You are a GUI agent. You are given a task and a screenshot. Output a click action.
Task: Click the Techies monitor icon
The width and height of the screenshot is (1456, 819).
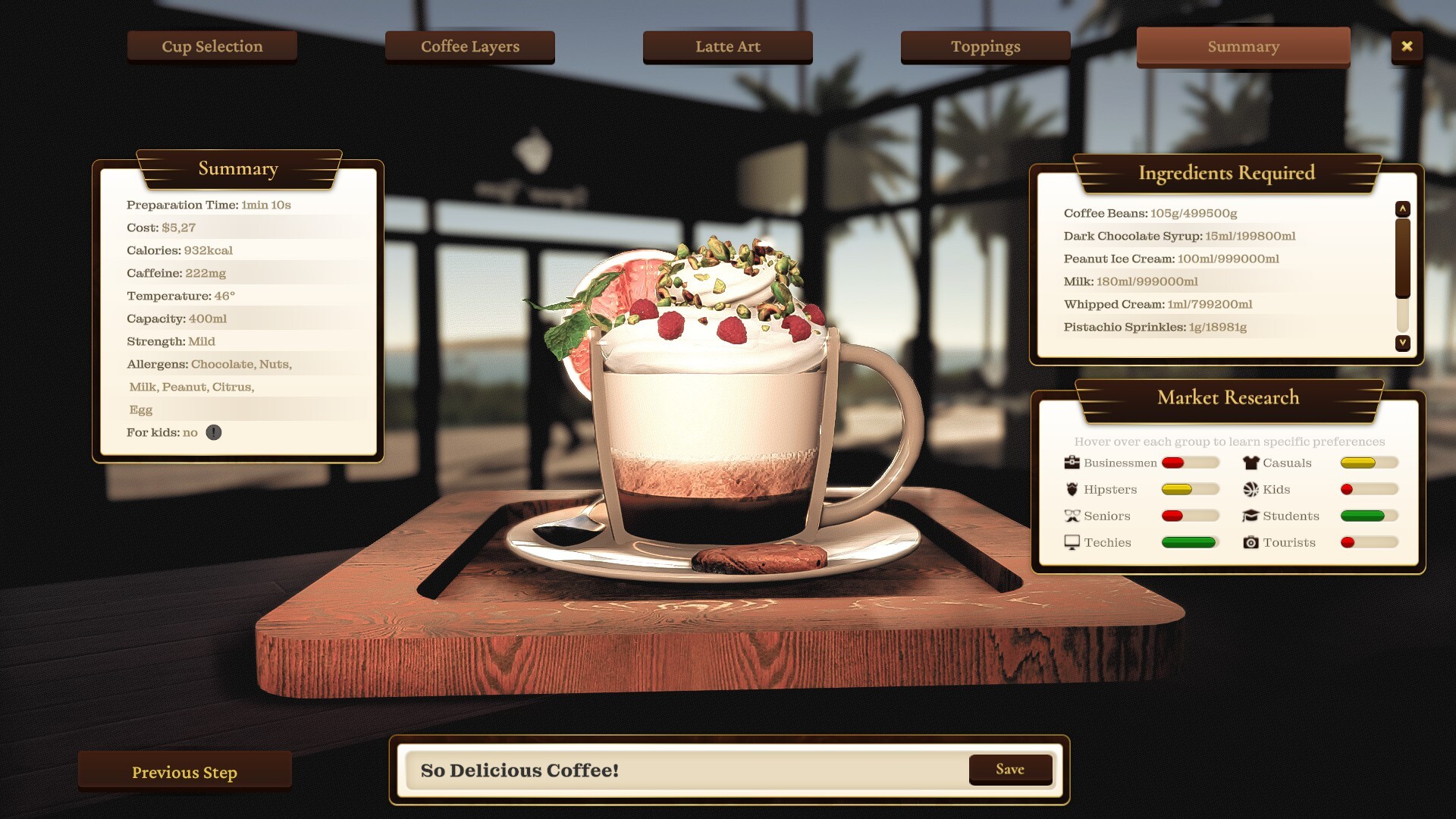pos(1071,542)
